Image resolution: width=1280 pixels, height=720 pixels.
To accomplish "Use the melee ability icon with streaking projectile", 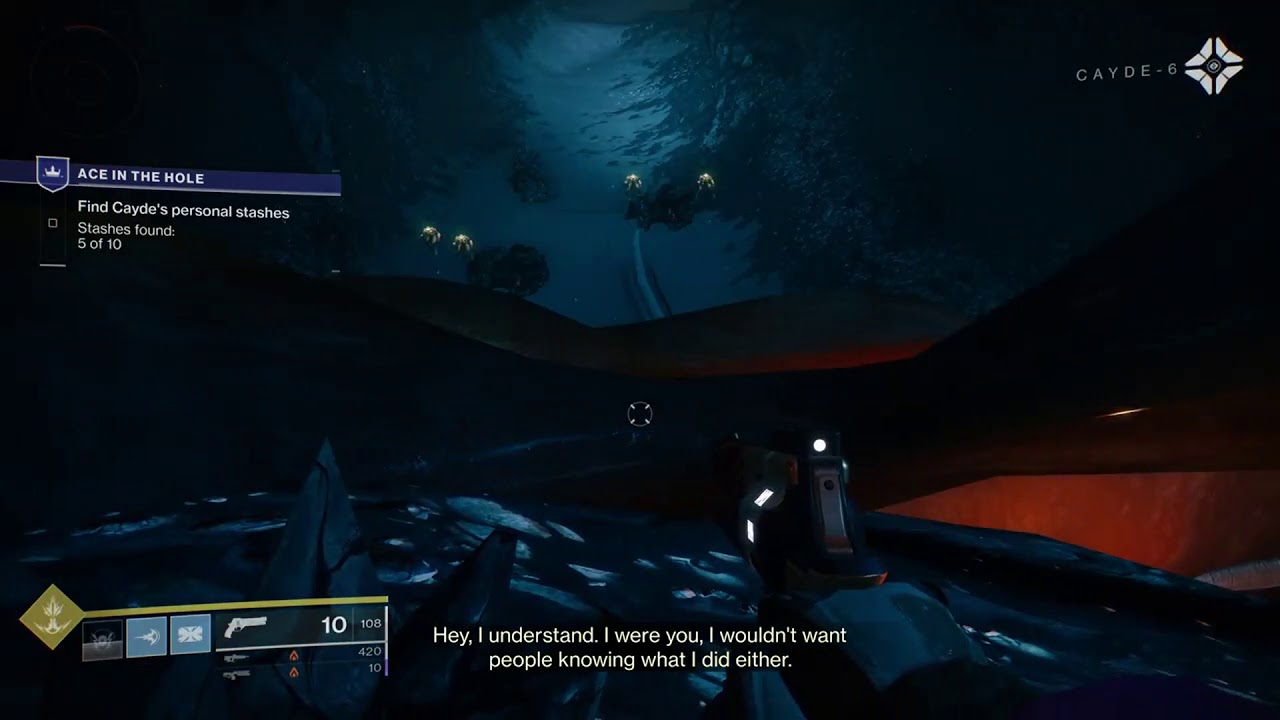I will point(146,636).
